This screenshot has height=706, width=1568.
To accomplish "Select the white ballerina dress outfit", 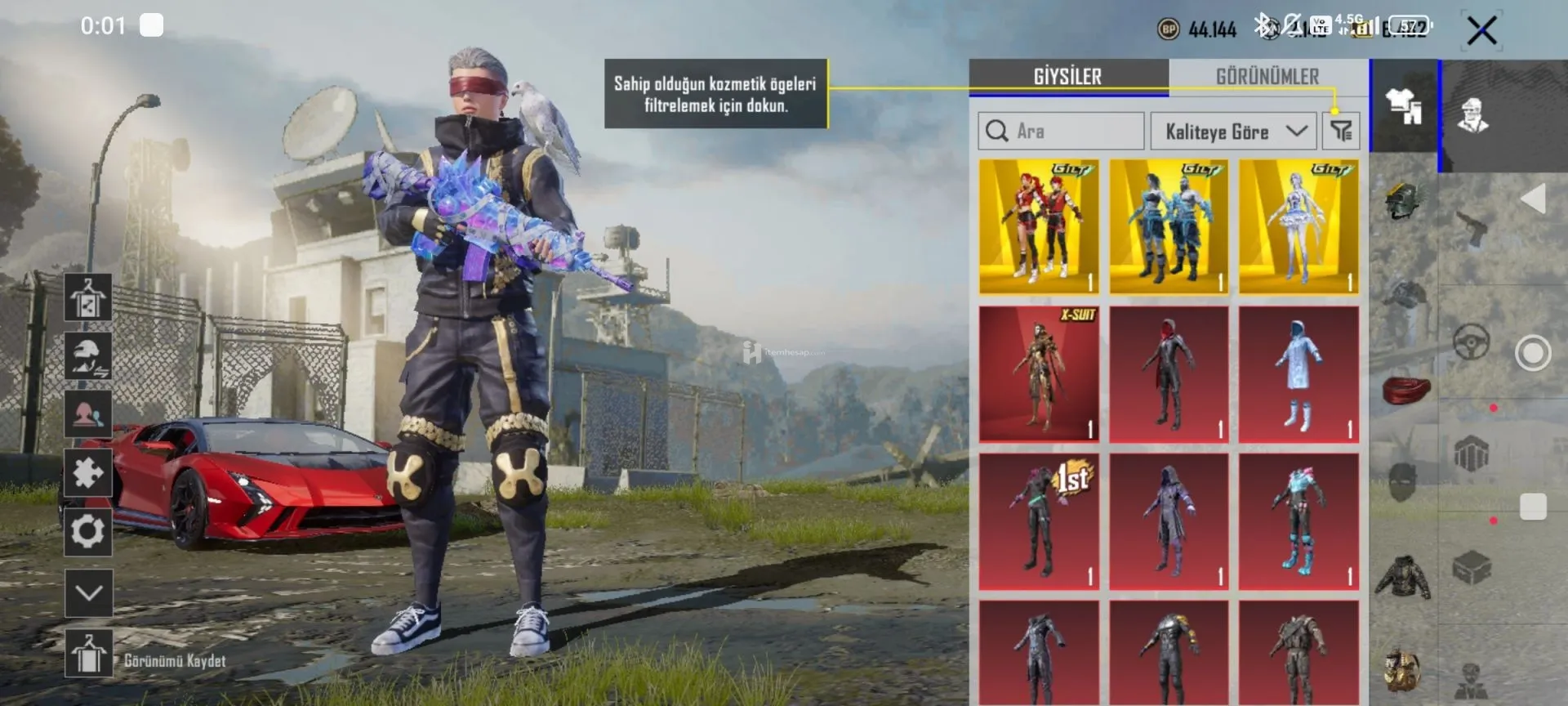I will 1298,226.
